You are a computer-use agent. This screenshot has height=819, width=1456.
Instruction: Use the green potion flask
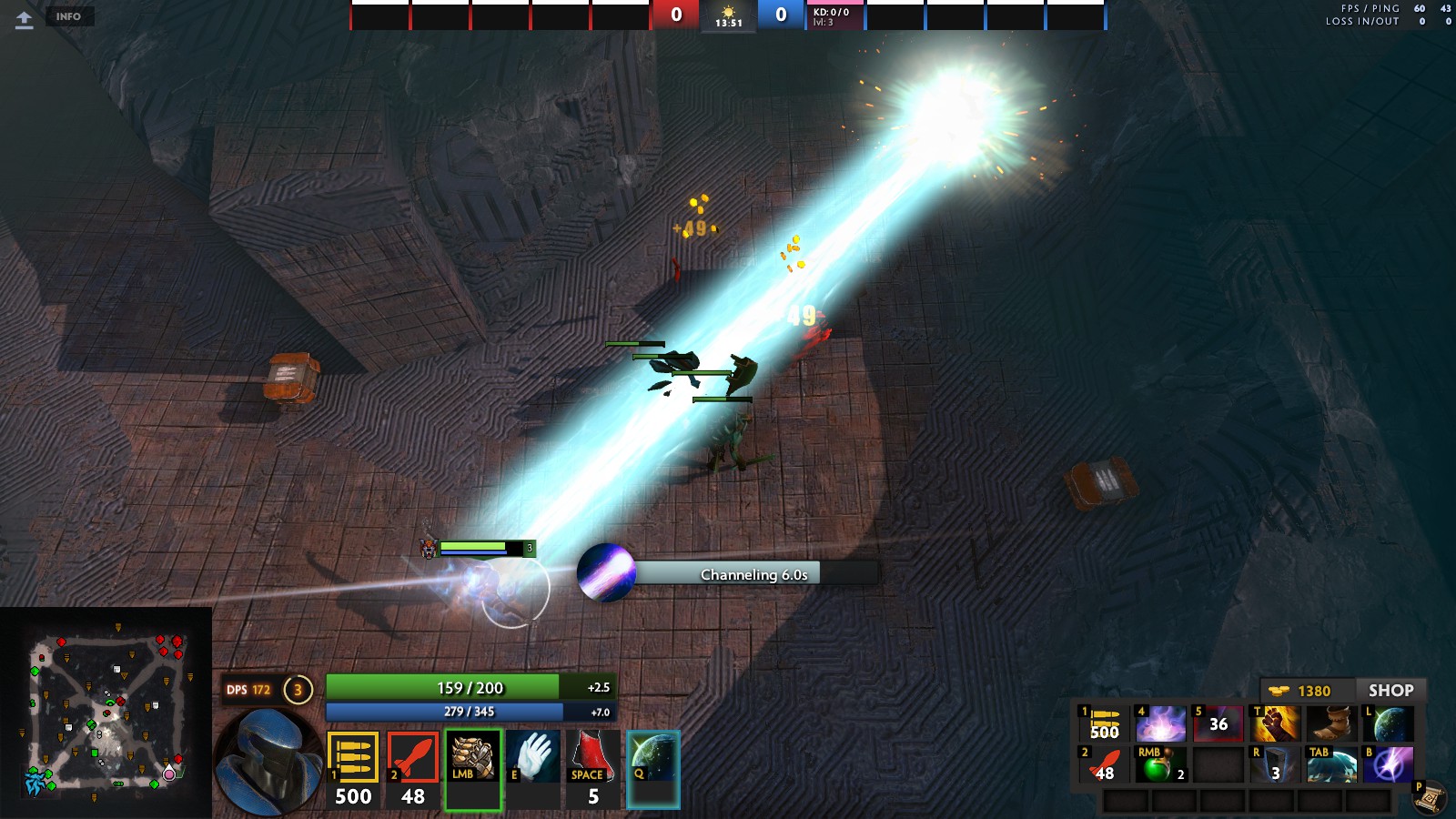(x=1159, y=765)
